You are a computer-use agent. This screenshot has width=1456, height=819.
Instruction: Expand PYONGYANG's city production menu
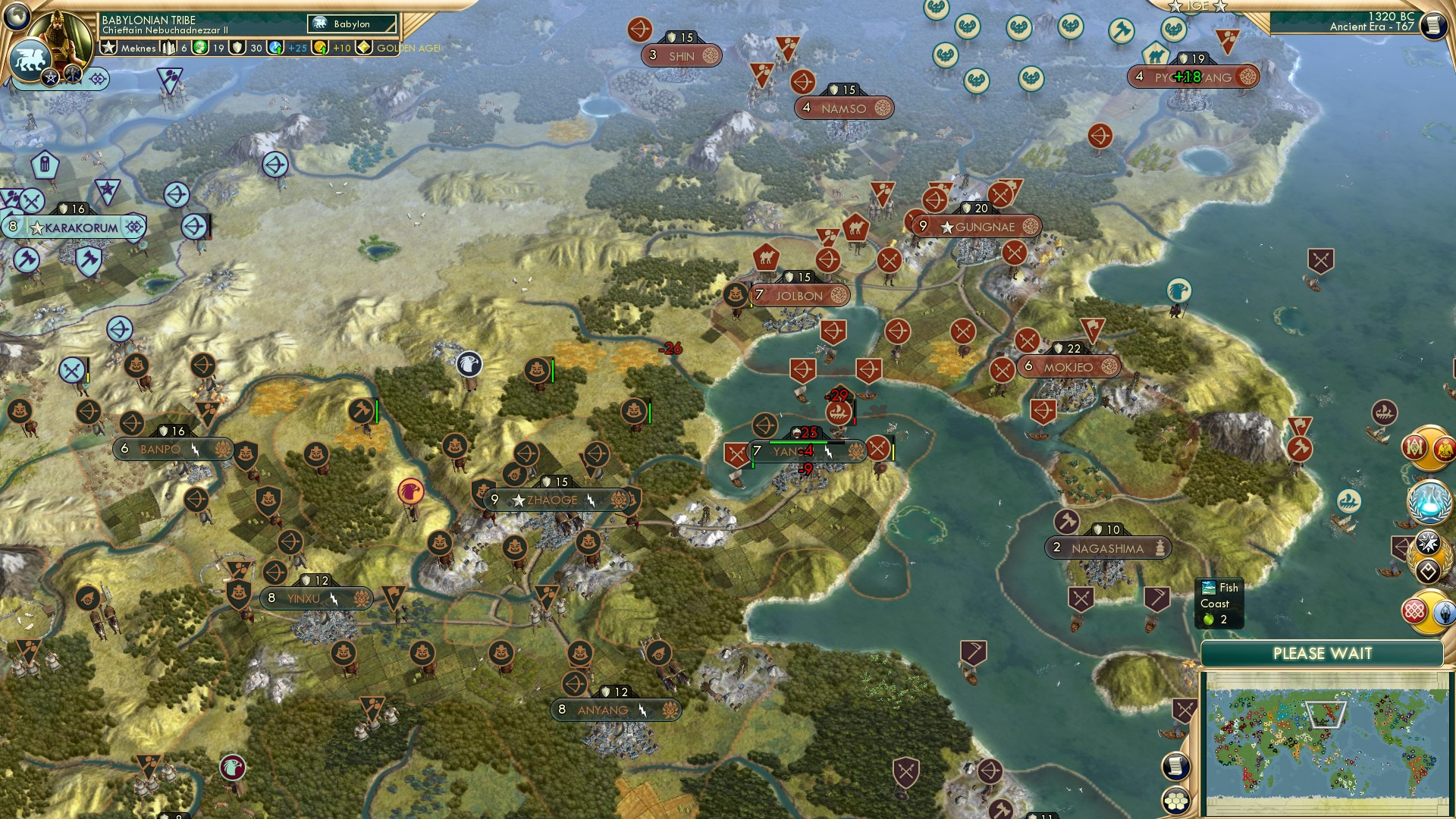tap(1250, 76)
